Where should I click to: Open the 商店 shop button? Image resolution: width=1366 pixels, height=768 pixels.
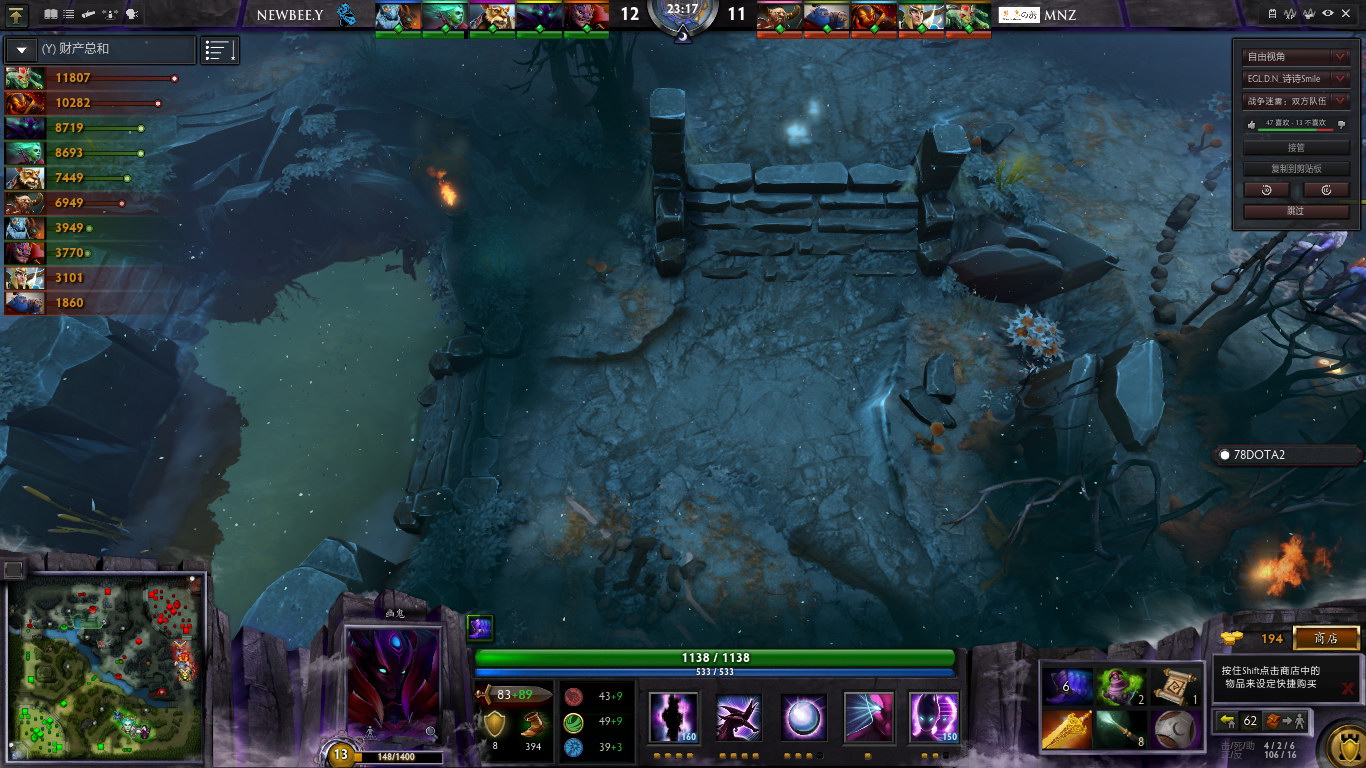click(x=1326, y=638)
